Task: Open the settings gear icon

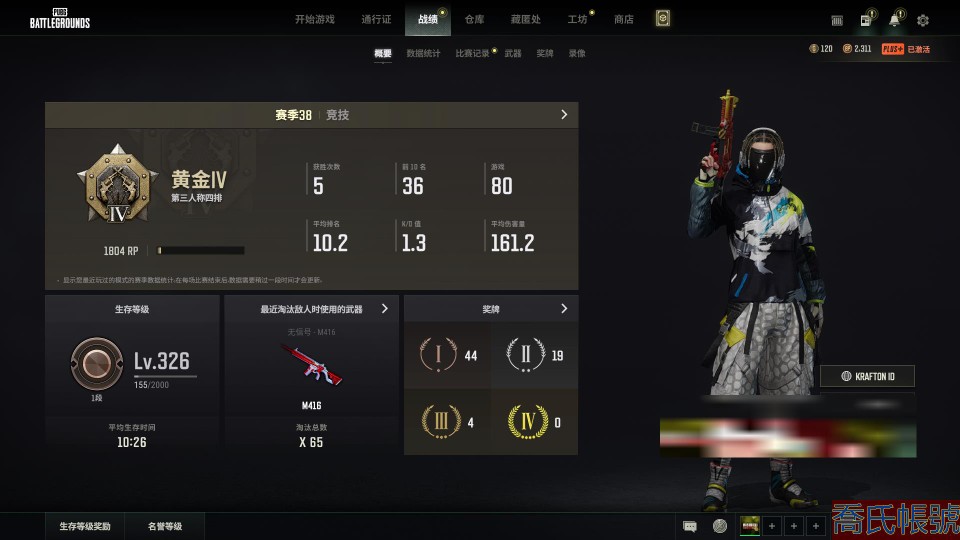Action: [923, 20]
